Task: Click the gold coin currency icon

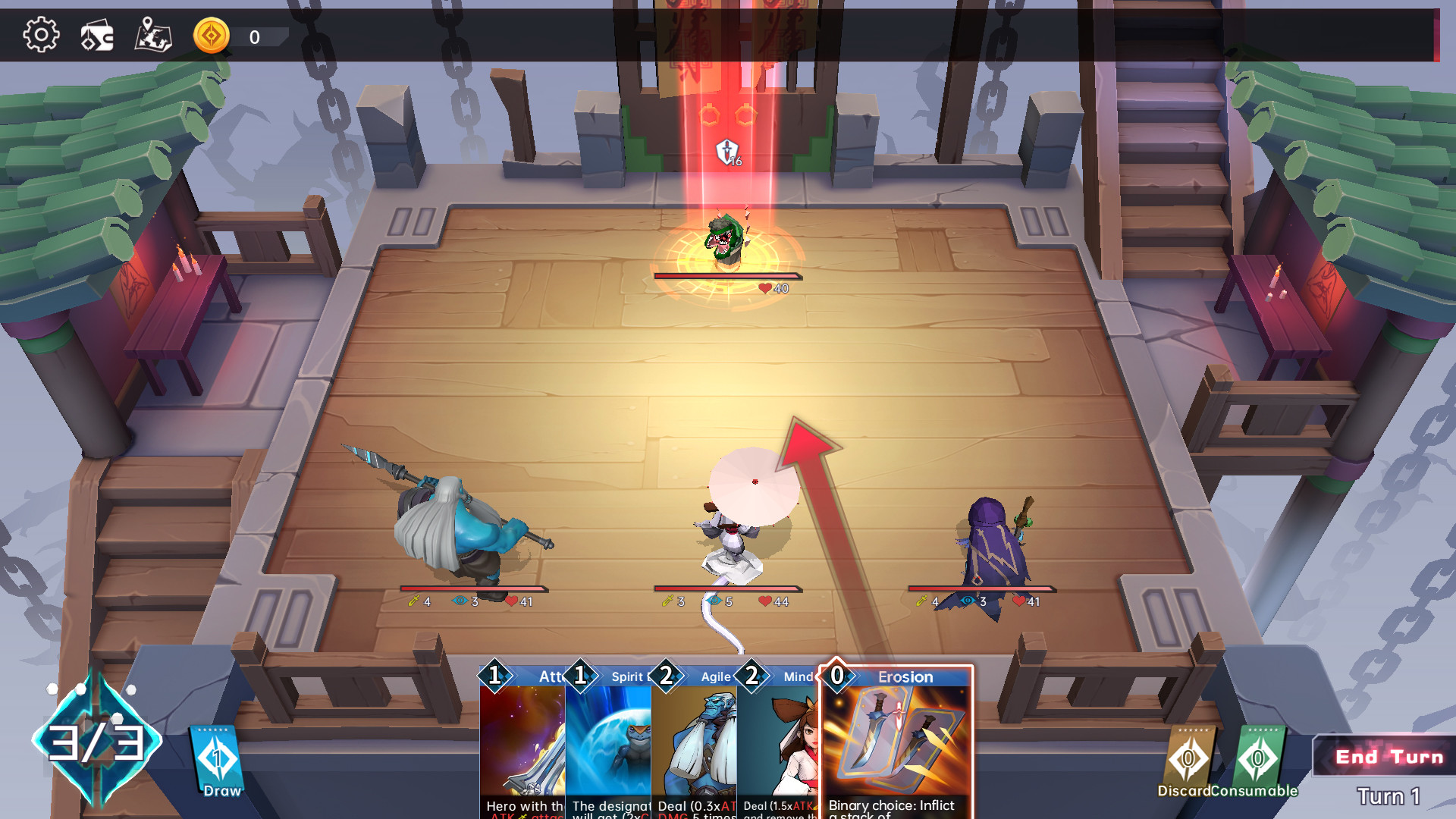Action: pos(213,33)
